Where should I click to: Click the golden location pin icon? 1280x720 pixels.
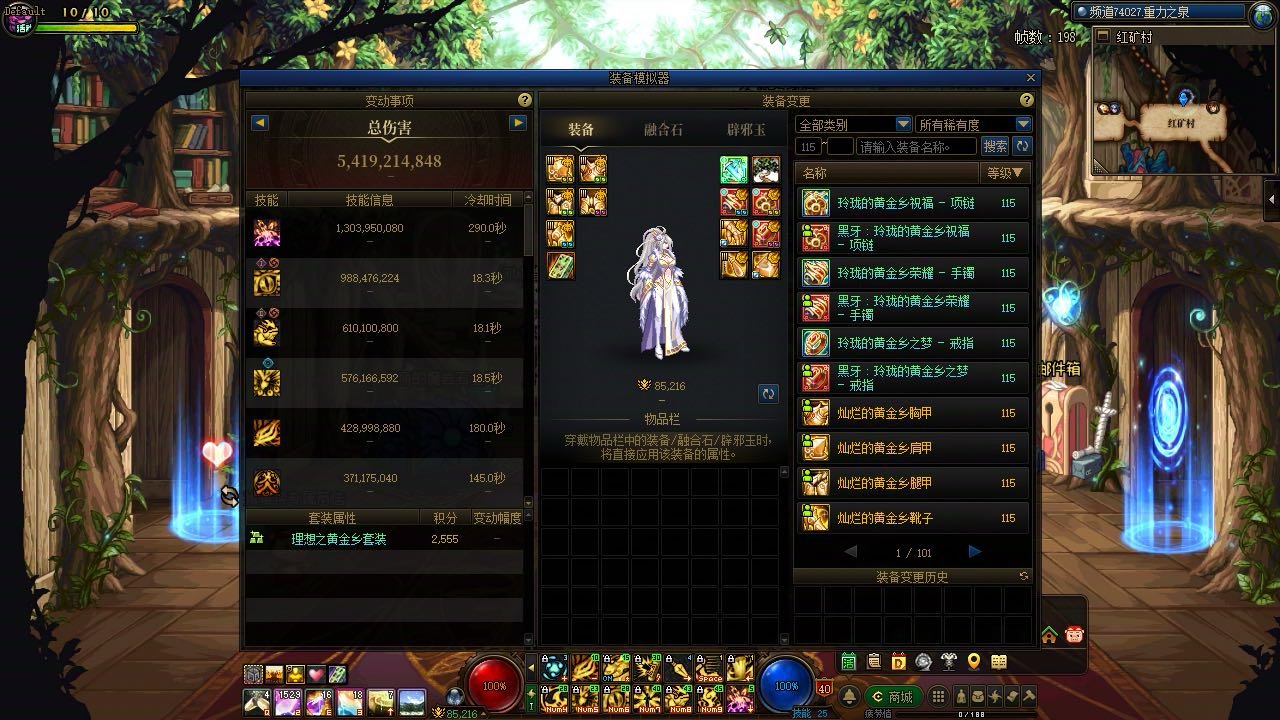973,661
